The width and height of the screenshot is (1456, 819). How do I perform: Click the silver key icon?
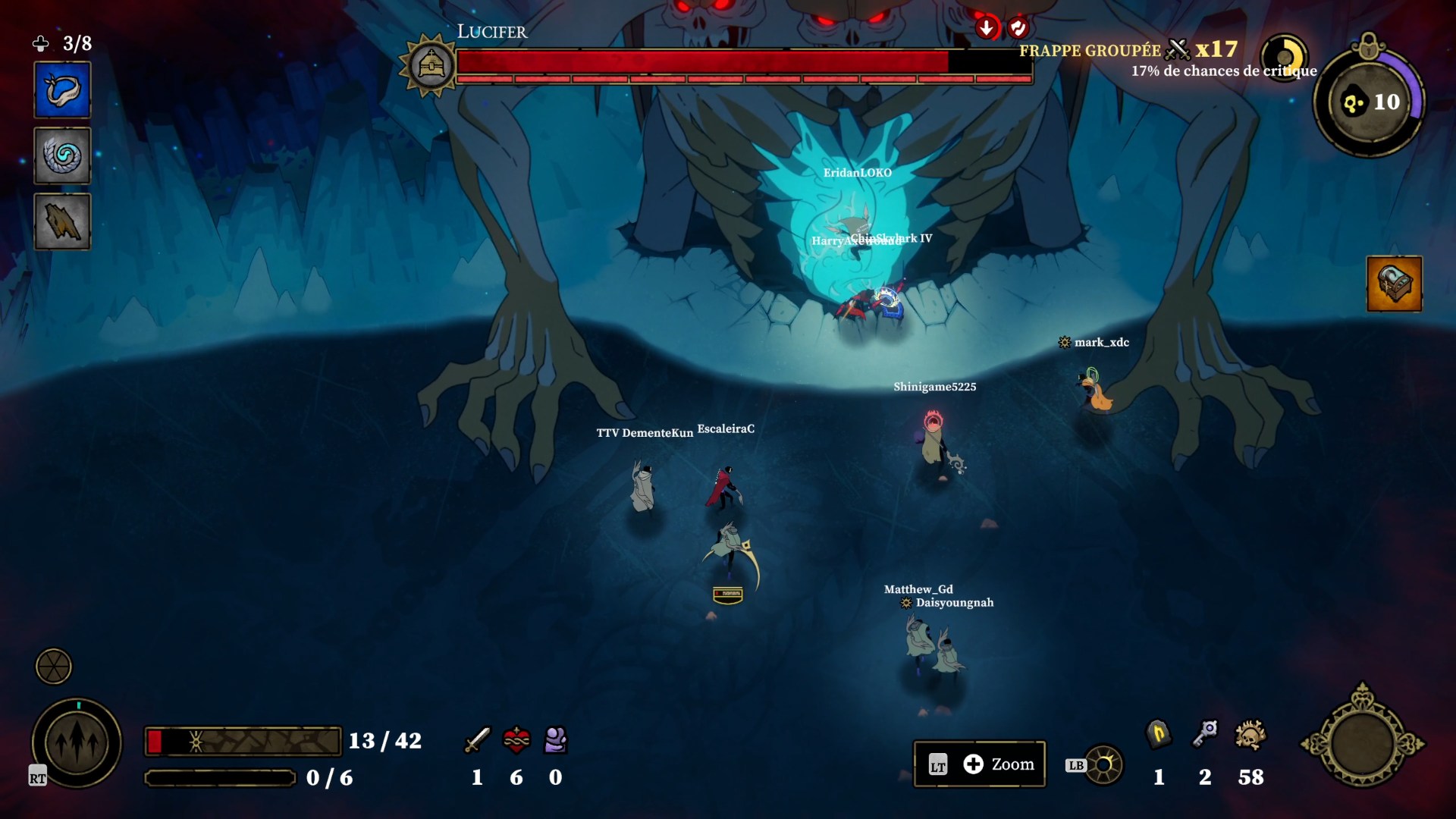[1205, 733]
